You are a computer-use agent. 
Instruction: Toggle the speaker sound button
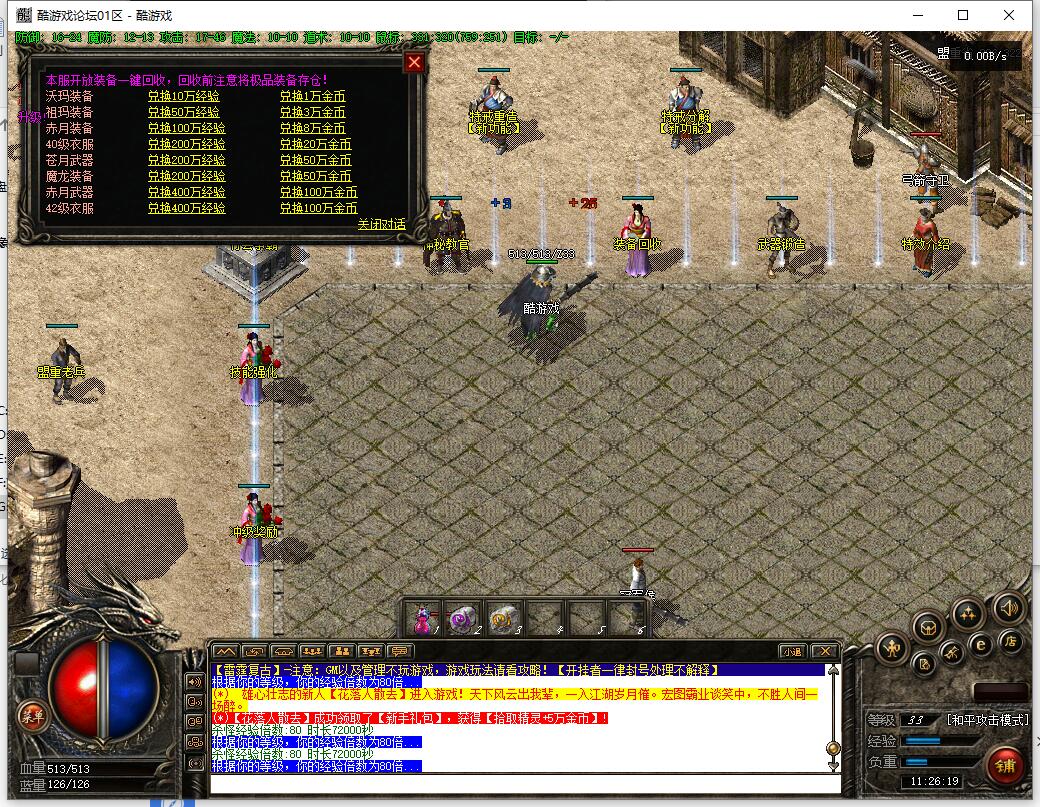[x=1007, y=606]
